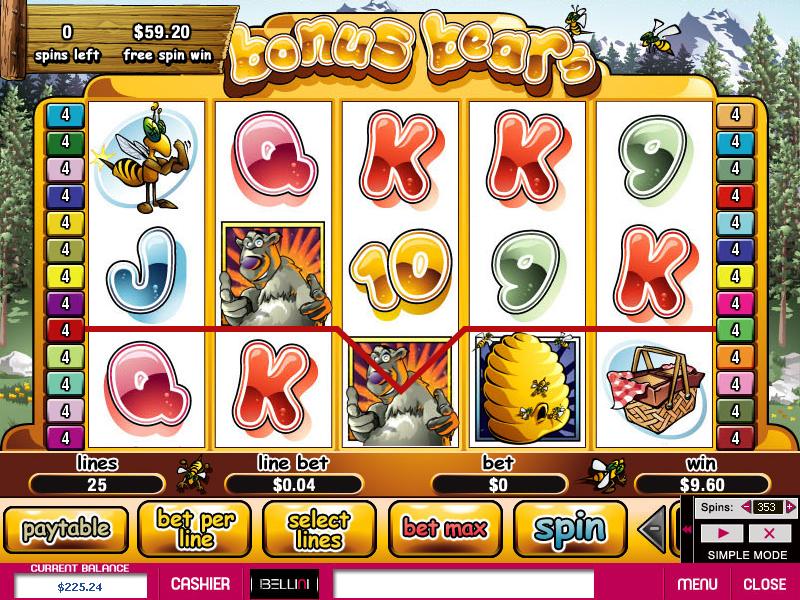Spin the reels
Viewport: 800px width, 600px height.
pyautogui.click(x=569, y=528)
